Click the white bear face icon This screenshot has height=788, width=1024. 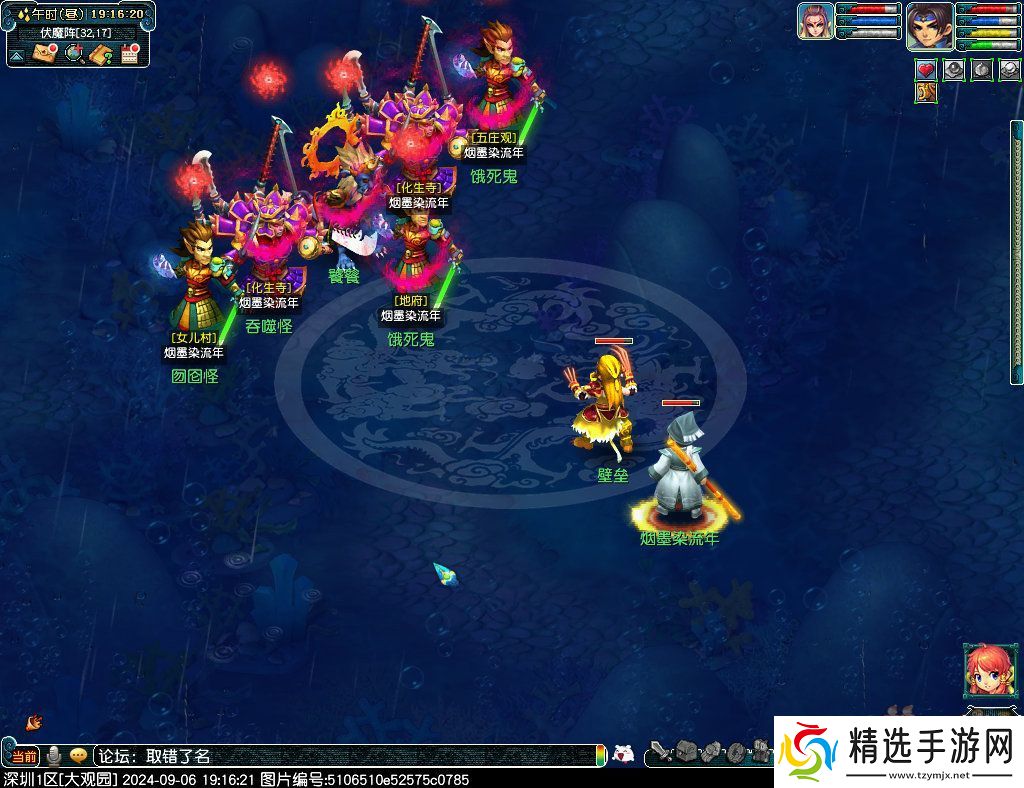click(623, 755)
